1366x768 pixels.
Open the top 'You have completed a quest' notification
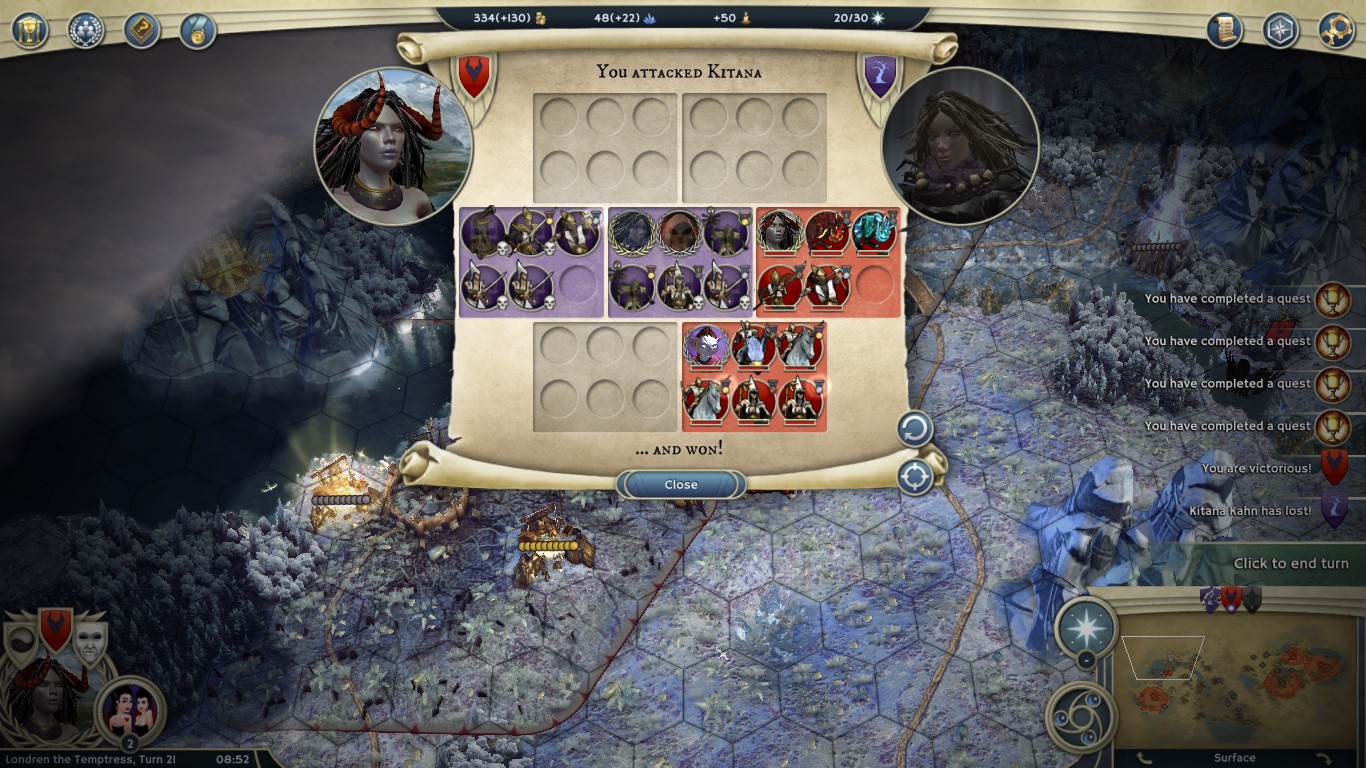[x=1228, y=299]
